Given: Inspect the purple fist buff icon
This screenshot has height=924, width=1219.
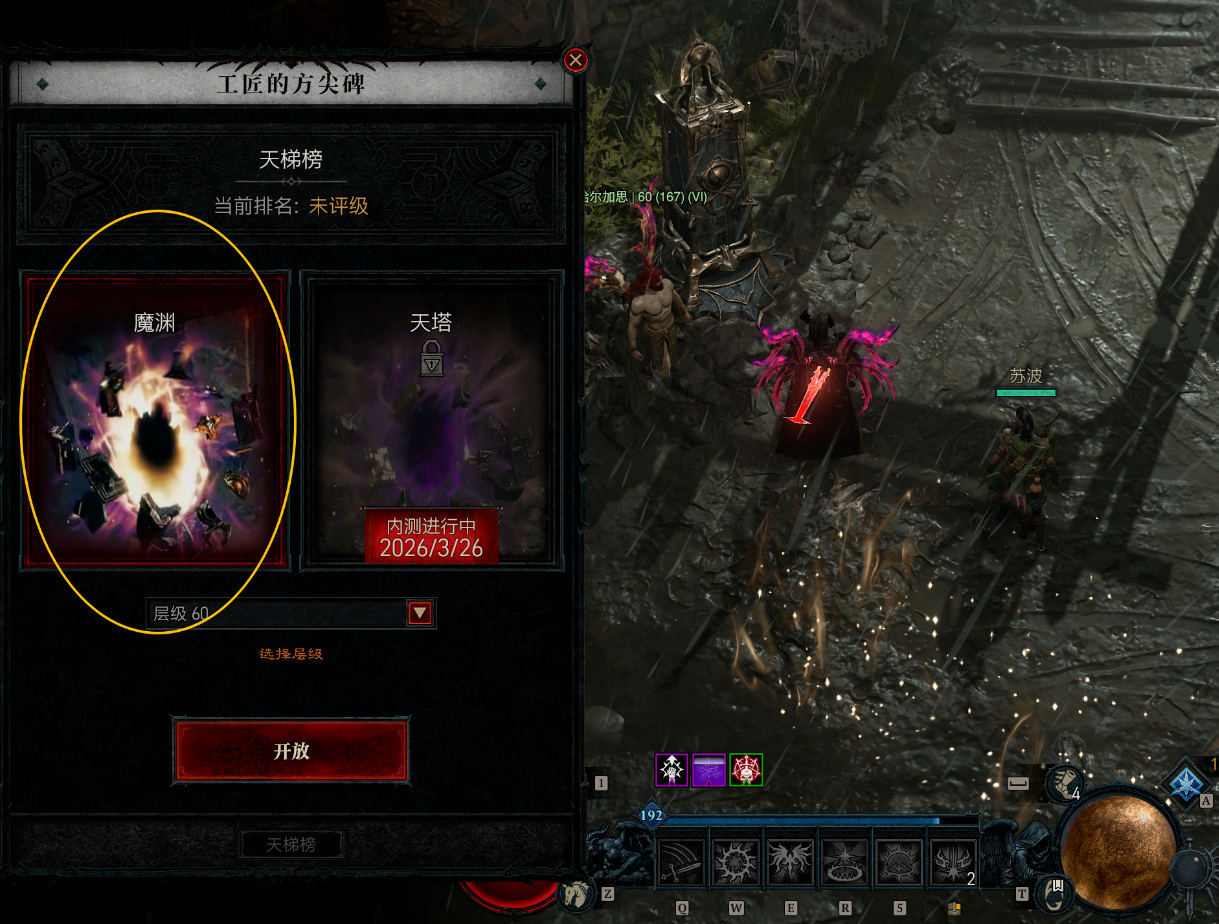Looking at the screenshot, I should click(x=671, y=770).
